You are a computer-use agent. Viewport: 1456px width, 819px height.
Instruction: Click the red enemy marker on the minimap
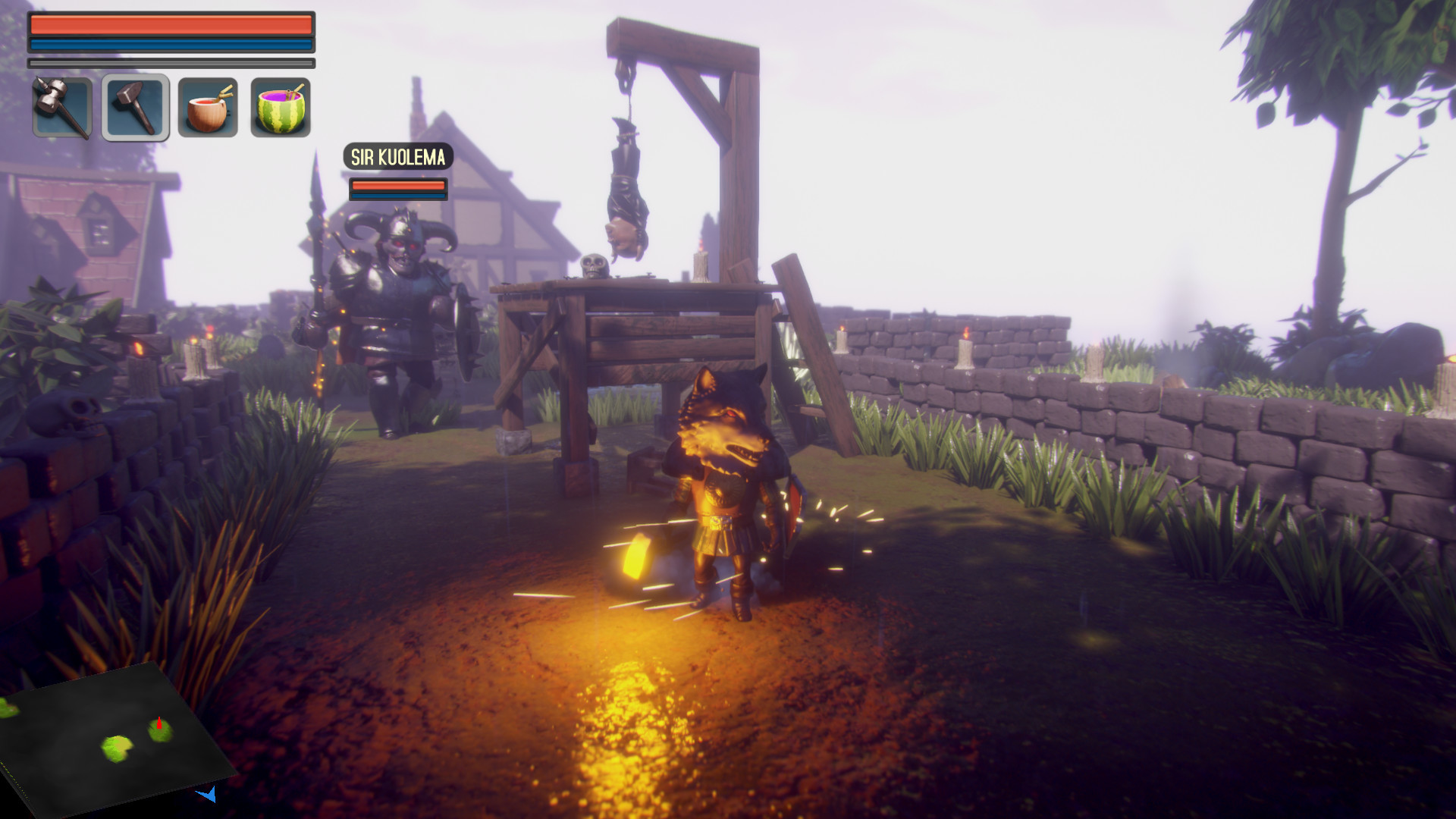coord(159,724)
